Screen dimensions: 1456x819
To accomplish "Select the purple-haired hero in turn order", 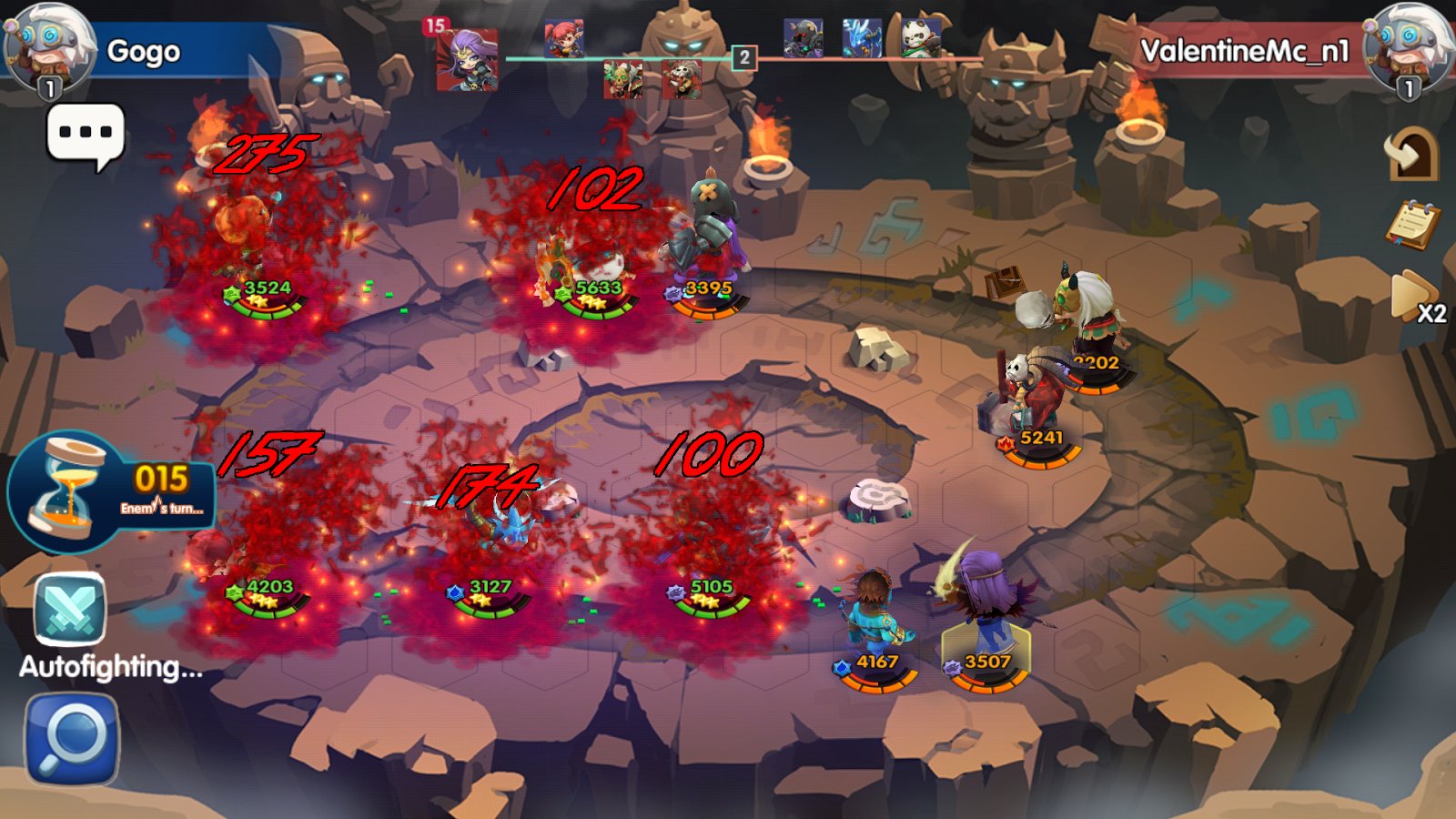I will pos(467,59).
